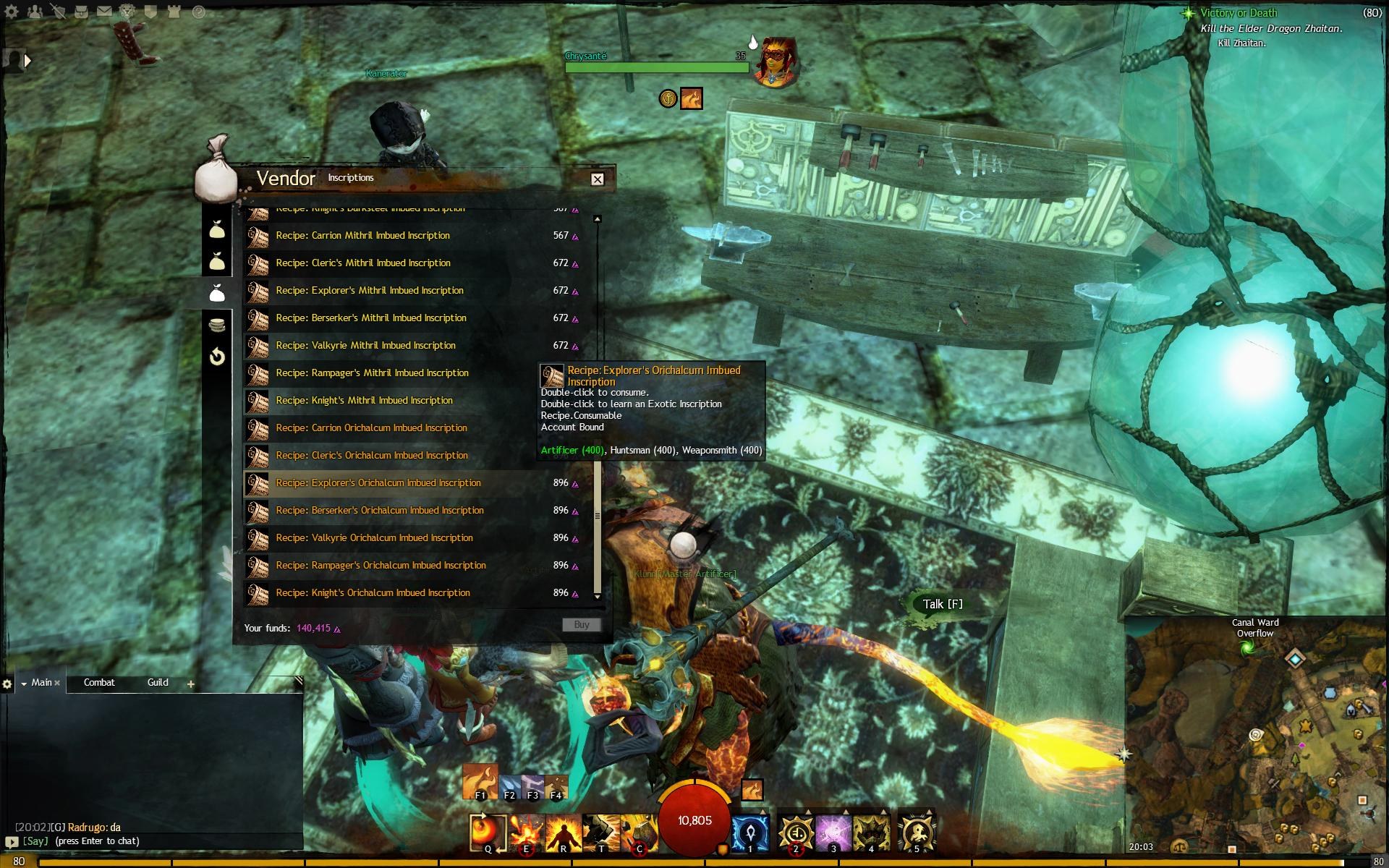Open chat settings gear
The height and width of the screenshot is (868, 1389).
[7, 684]
